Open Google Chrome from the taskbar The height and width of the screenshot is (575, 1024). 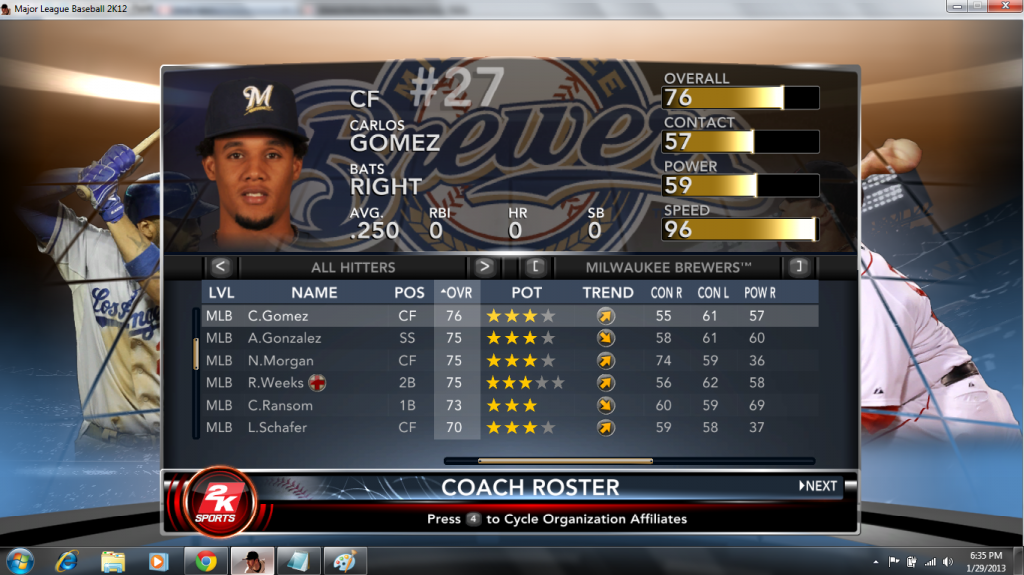[206, 561]
